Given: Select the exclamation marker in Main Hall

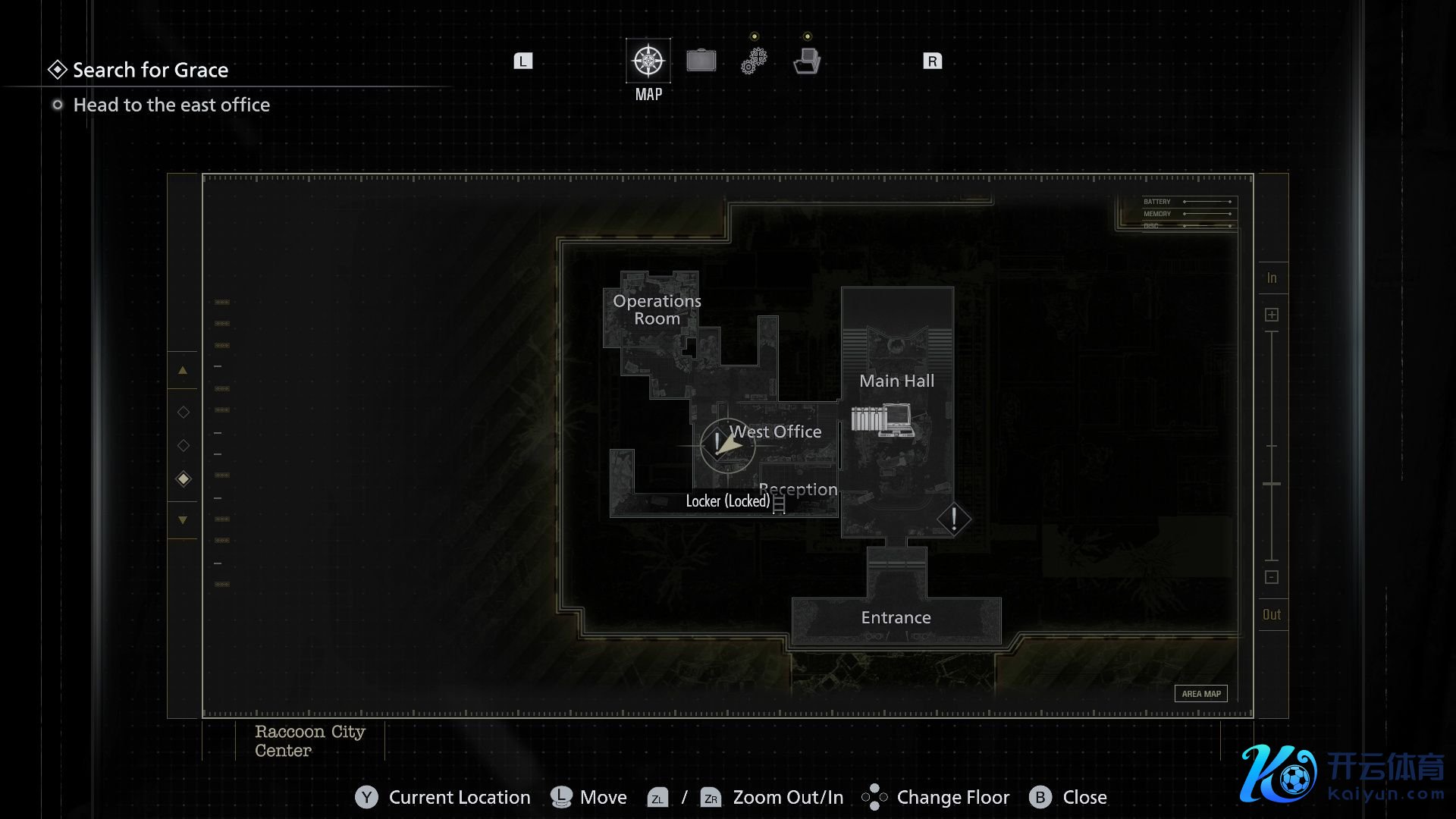Looking at the screenshot, I should pos(954,519).
